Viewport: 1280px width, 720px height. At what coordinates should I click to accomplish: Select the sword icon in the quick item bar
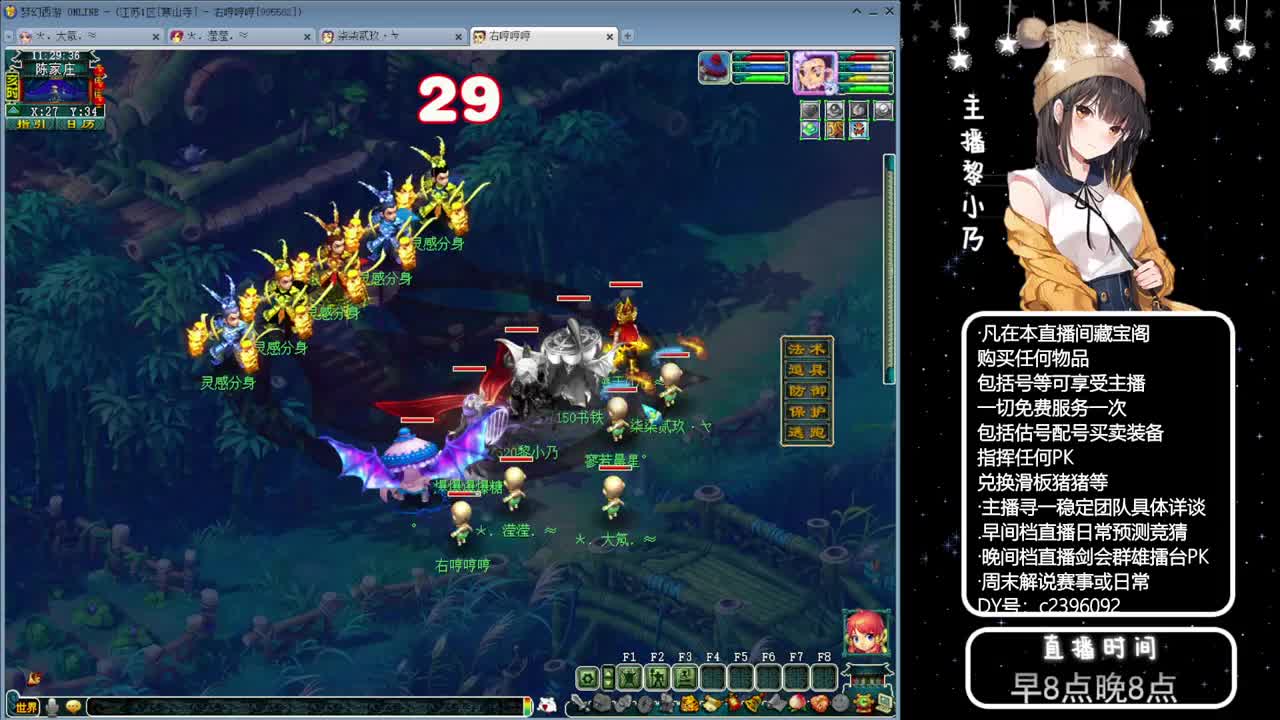click(x=579, y=701)
